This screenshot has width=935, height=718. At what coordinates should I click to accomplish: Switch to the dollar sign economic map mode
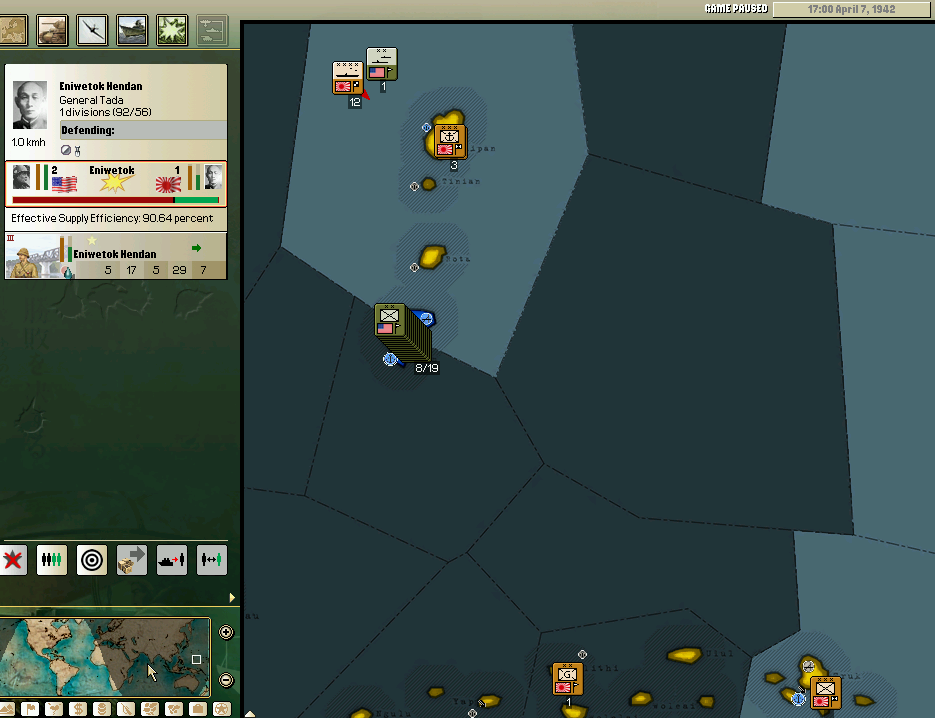pyautogui.click(x=77, y=709)
